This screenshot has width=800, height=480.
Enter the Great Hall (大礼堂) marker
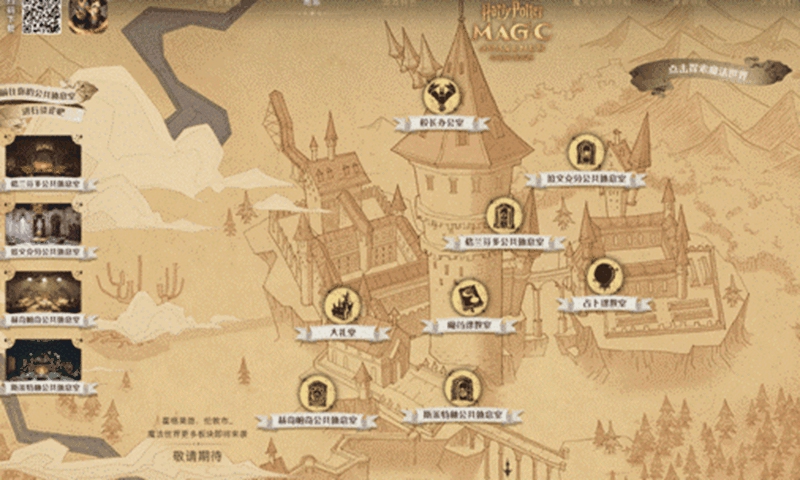click(x=343, y=306)
